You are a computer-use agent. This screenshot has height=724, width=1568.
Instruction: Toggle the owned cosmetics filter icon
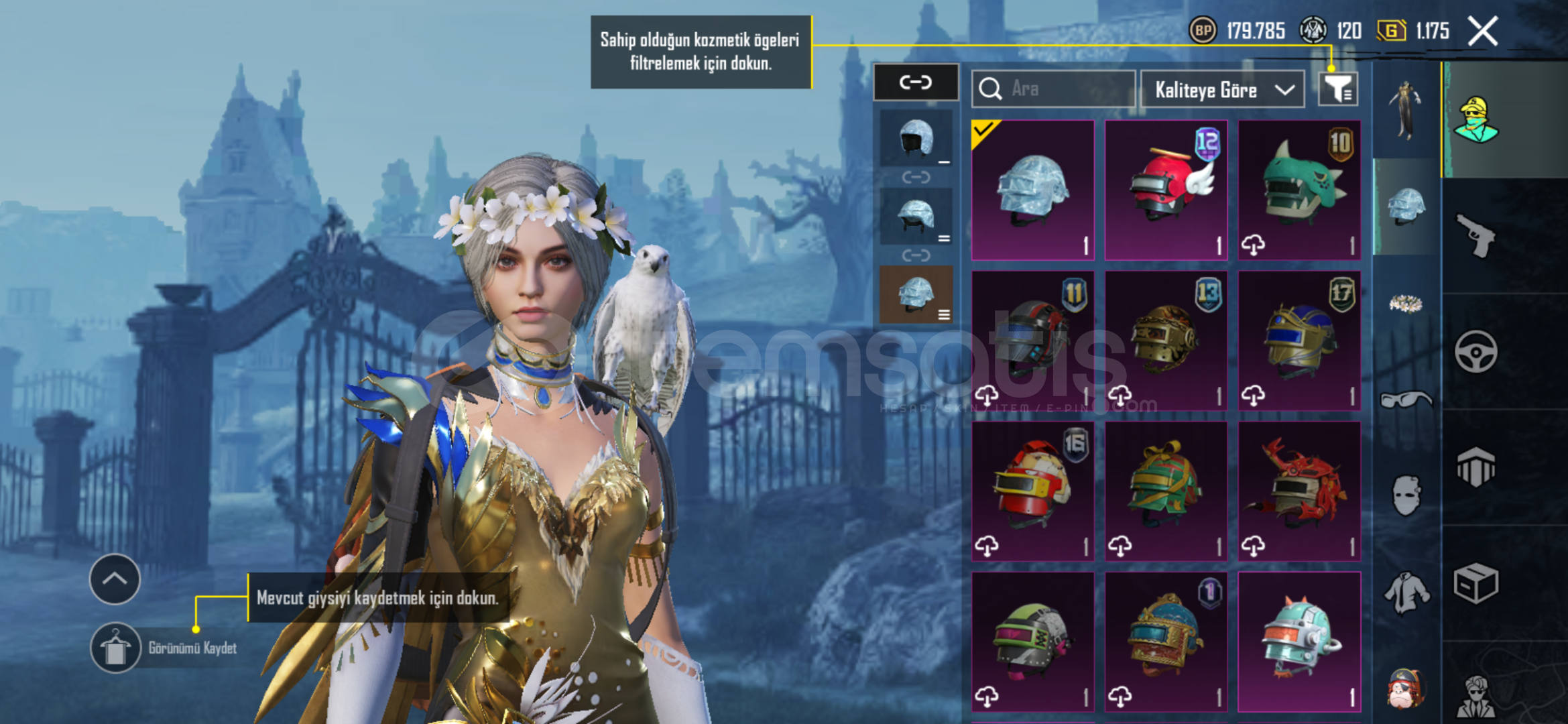[1338, 89]
